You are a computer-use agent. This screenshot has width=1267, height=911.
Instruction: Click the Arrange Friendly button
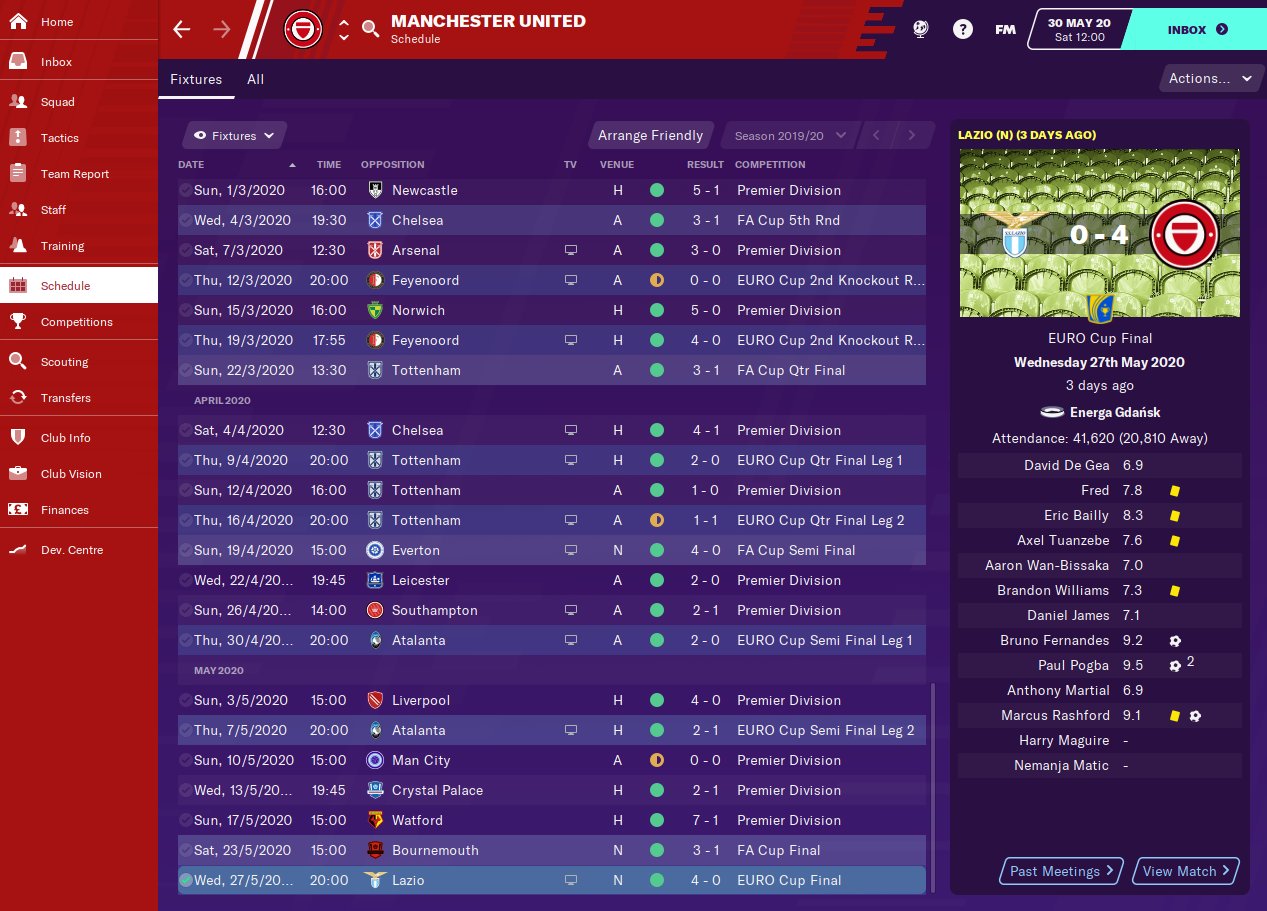[650, 135]
